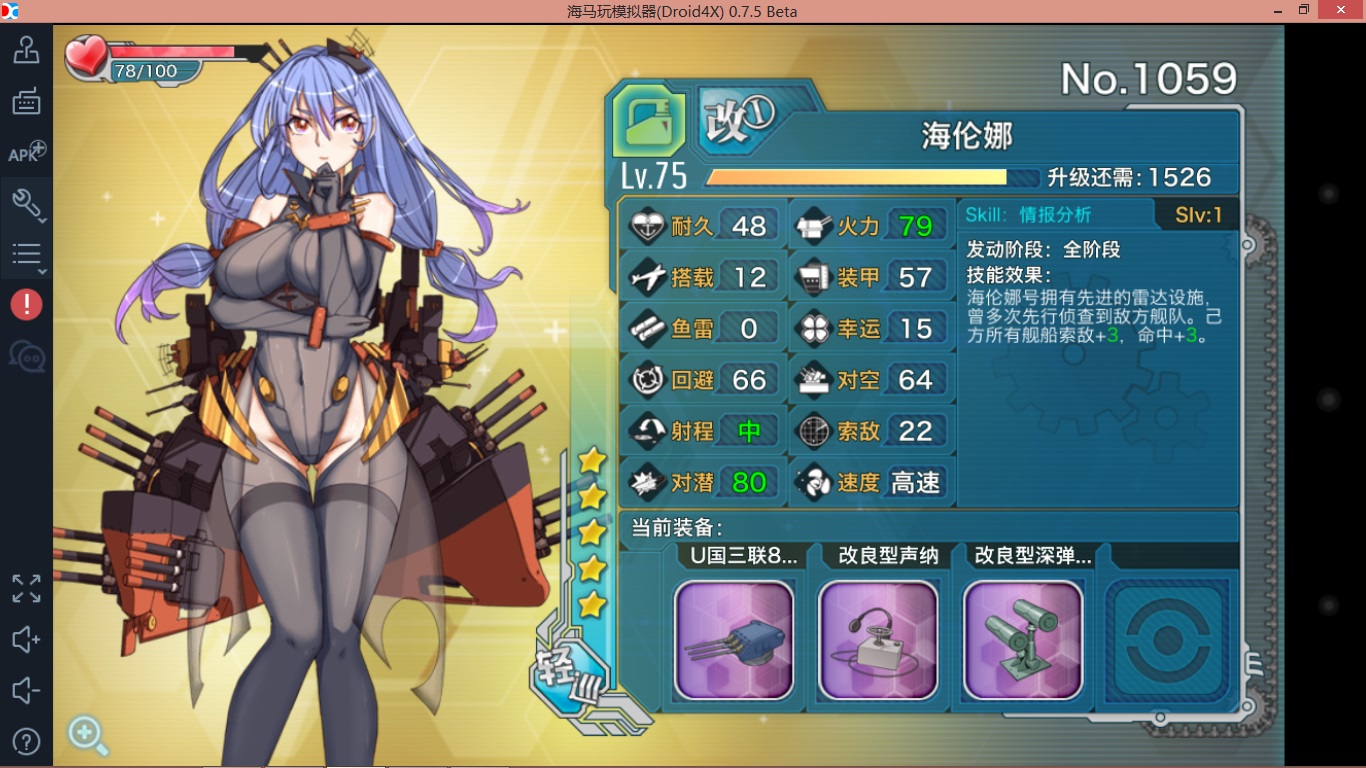Select the green ship info tab
Screen dimensions: 1366x768
click(x=650, y=121)
